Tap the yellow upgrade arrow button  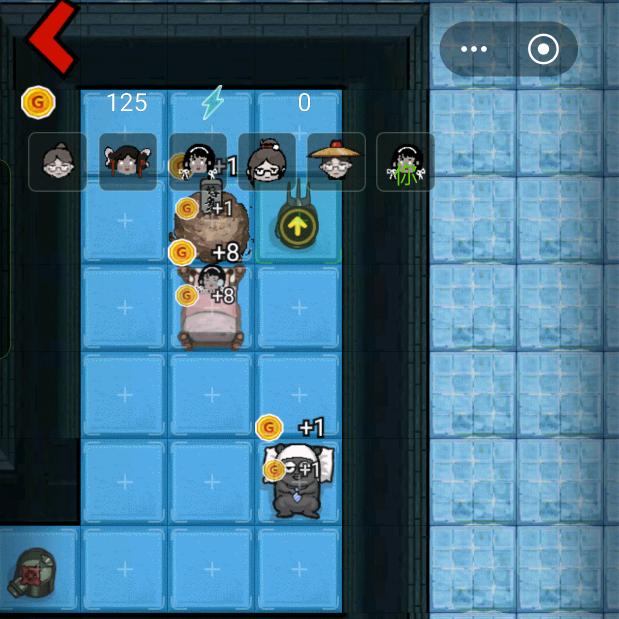[x=294, y=226]
